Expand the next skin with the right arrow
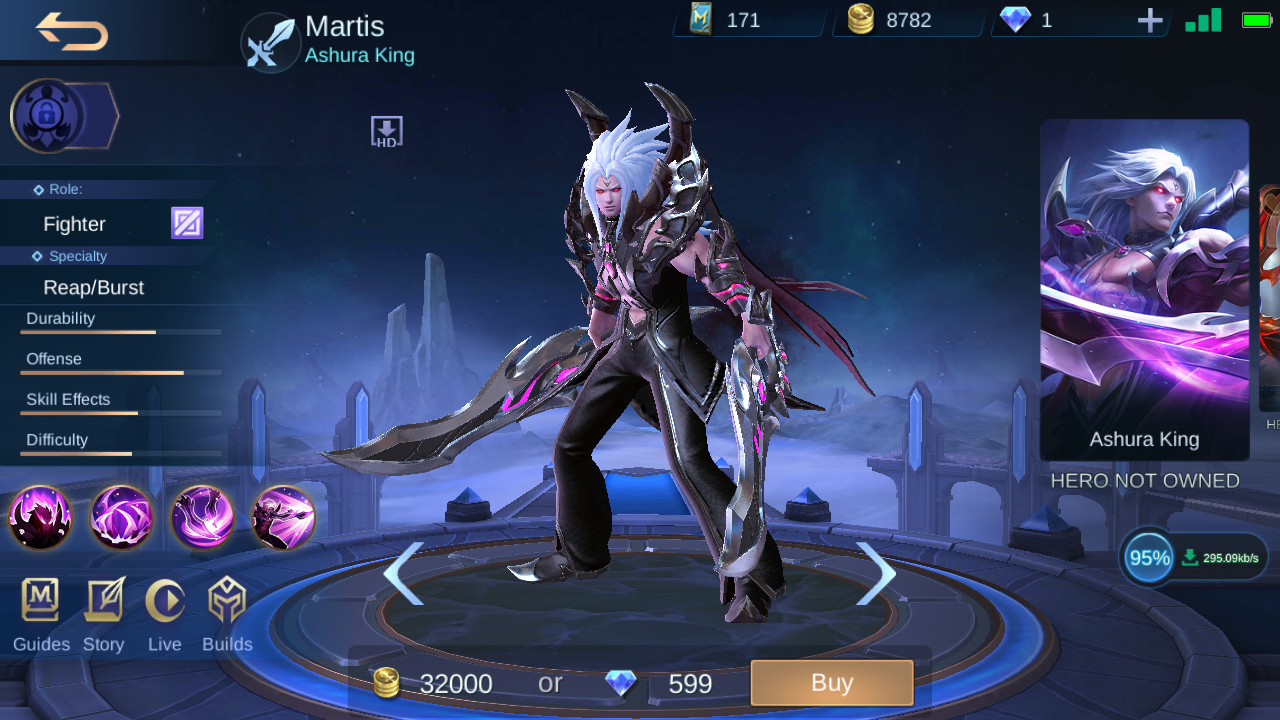This screenshot has height=720, width=1280. [x=874, y=572]
